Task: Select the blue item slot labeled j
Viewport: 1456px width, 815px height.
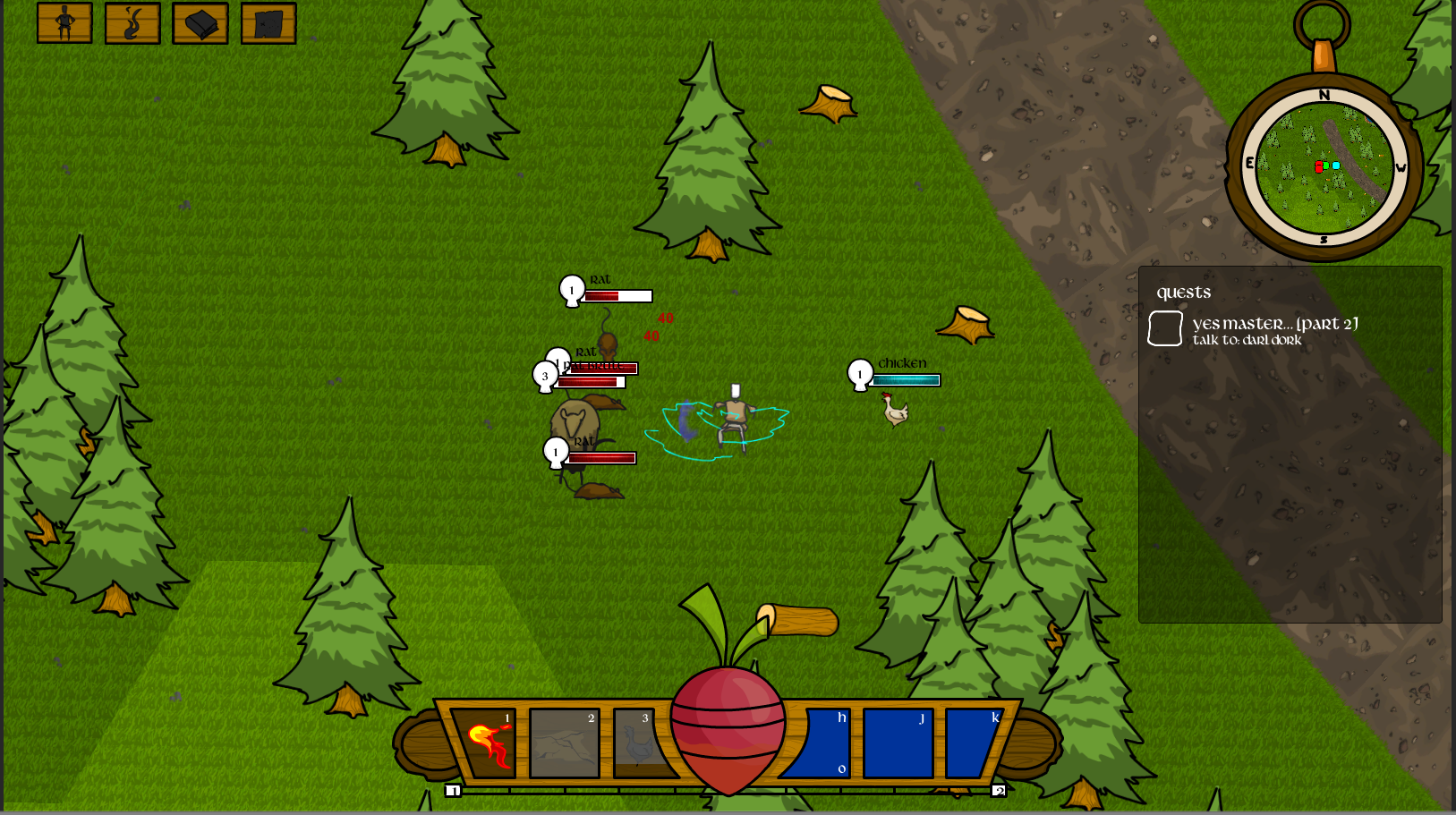Action: pyautogui.click(x=898, y=743)
